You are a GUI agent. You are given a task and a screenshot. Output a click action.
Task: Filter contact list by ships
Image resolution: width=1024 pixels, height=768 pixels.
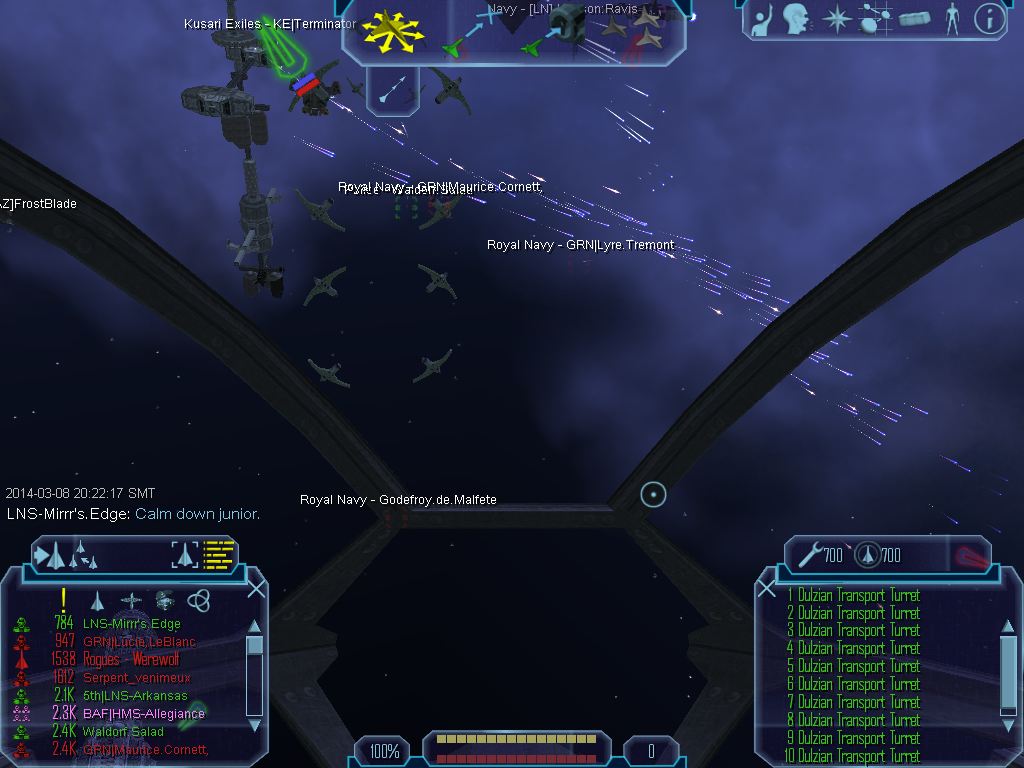coord(97,600)
